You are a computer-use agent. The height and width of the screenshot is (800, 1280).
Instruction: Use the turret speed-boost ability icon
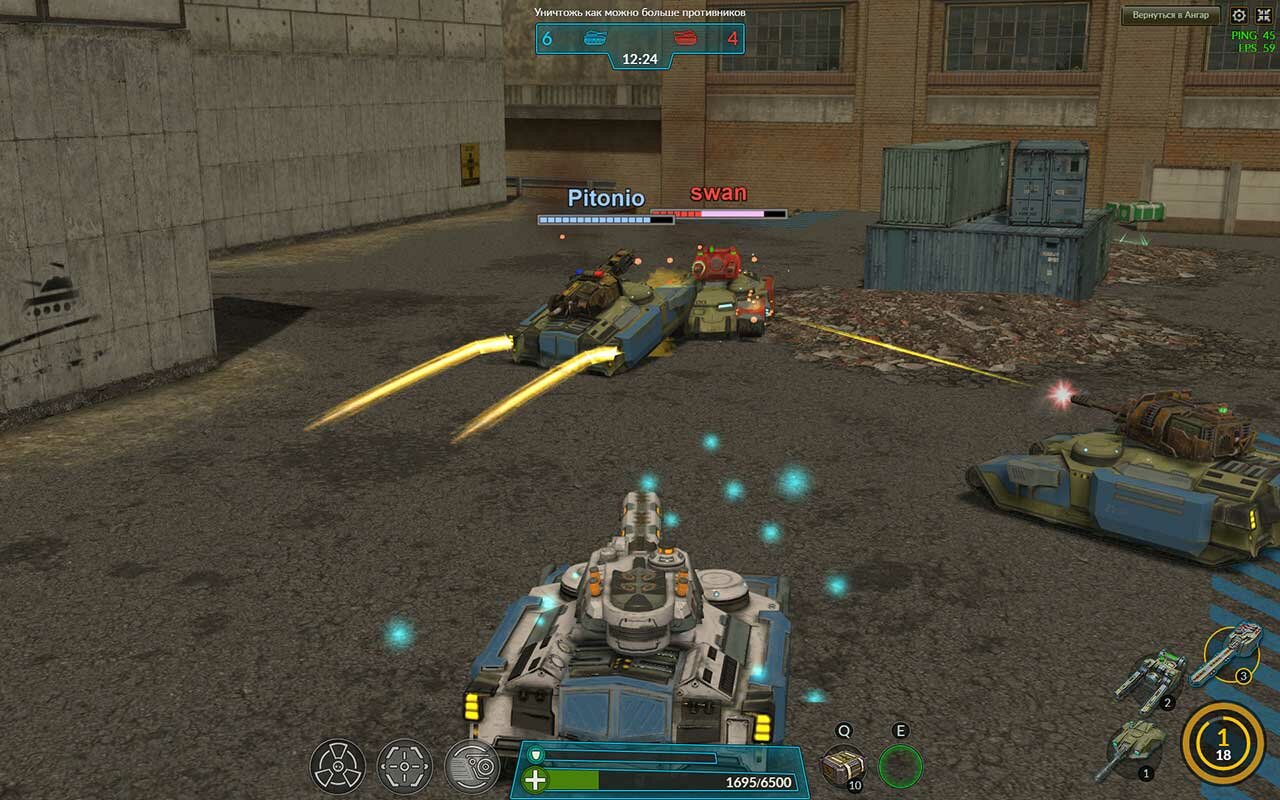pyautogui.click(x=472, y=766)
